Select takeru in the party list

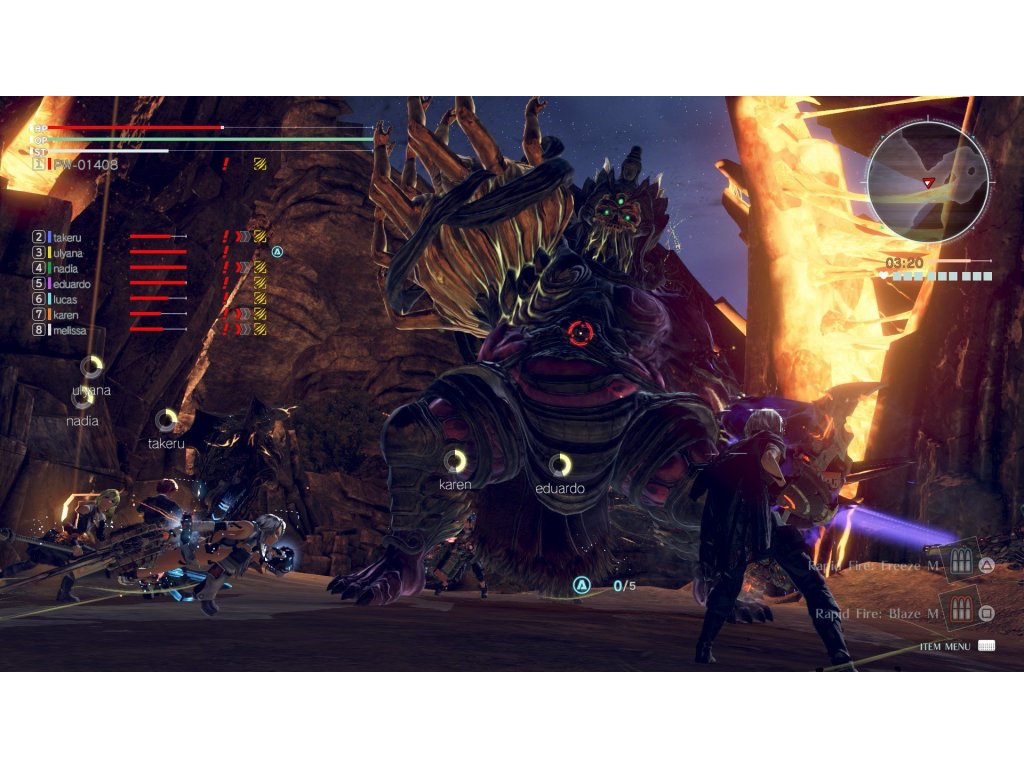click(x=67, y=237)
